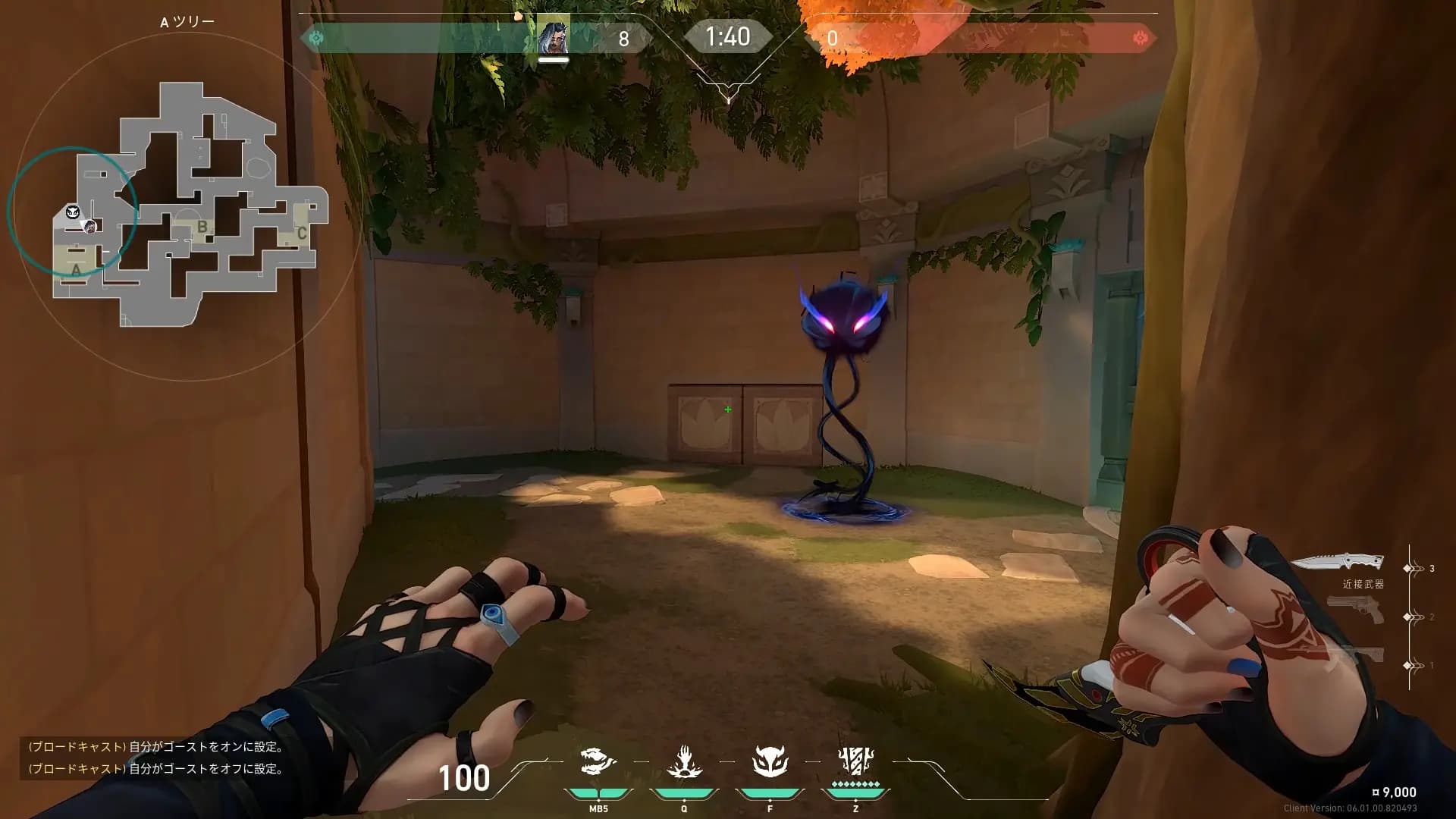Select the A site marker on the minimap
Viewport: 1456px width, 819px height.
tap(76, 269)
